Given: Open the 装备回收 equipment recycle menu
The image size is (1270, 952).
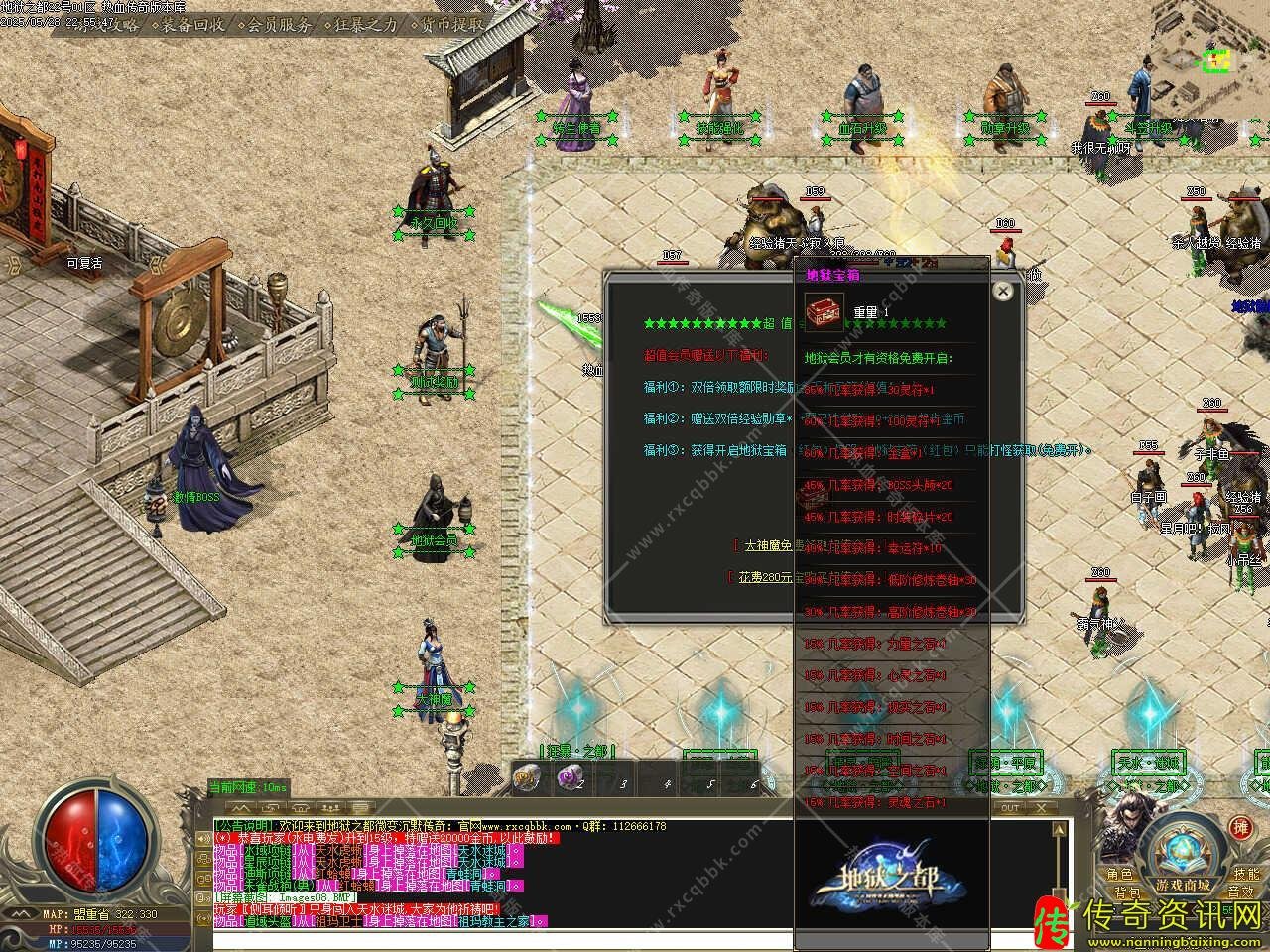Looking at the screenshot, I should click(x=192, y=25).
